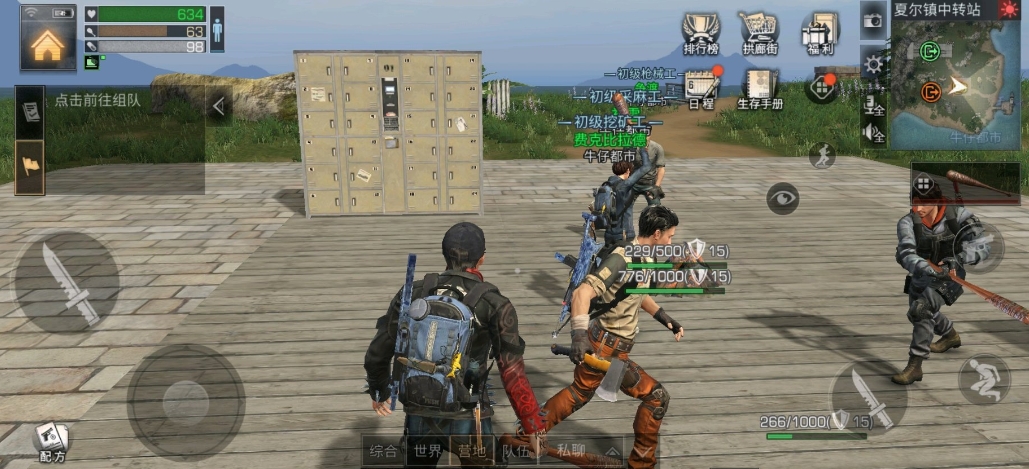The width and height of the screenshot is (1029, 469).
Task: Select the flag tab on the side panel
Action: pos(30,165)
